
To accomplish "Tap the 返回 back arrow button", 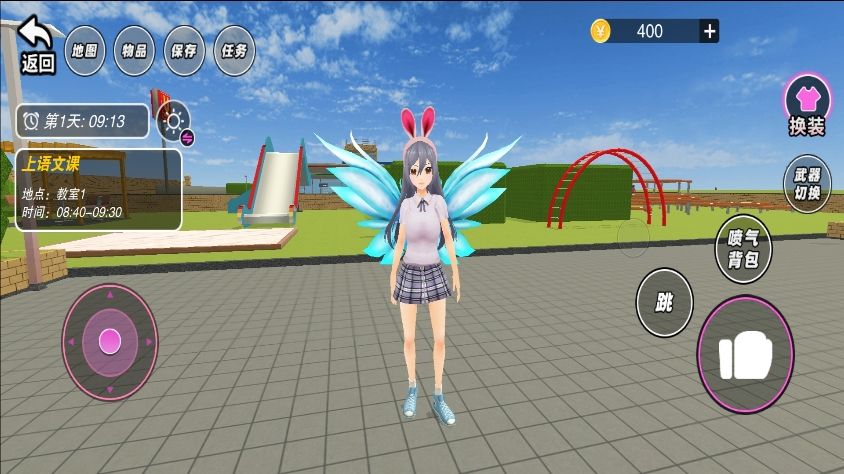I will tap(37, 44).
